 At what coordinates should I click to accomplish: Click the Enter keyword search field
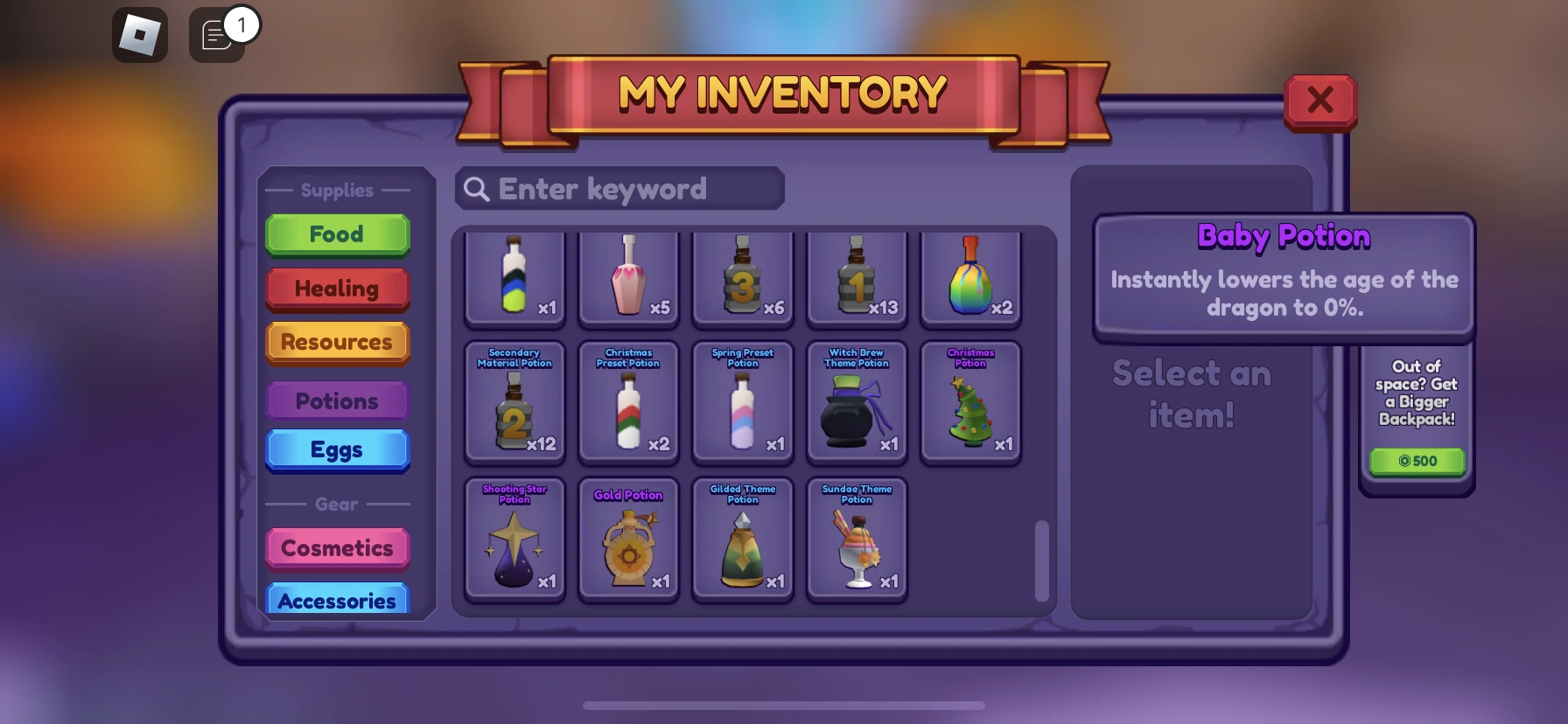click(619, 189)
